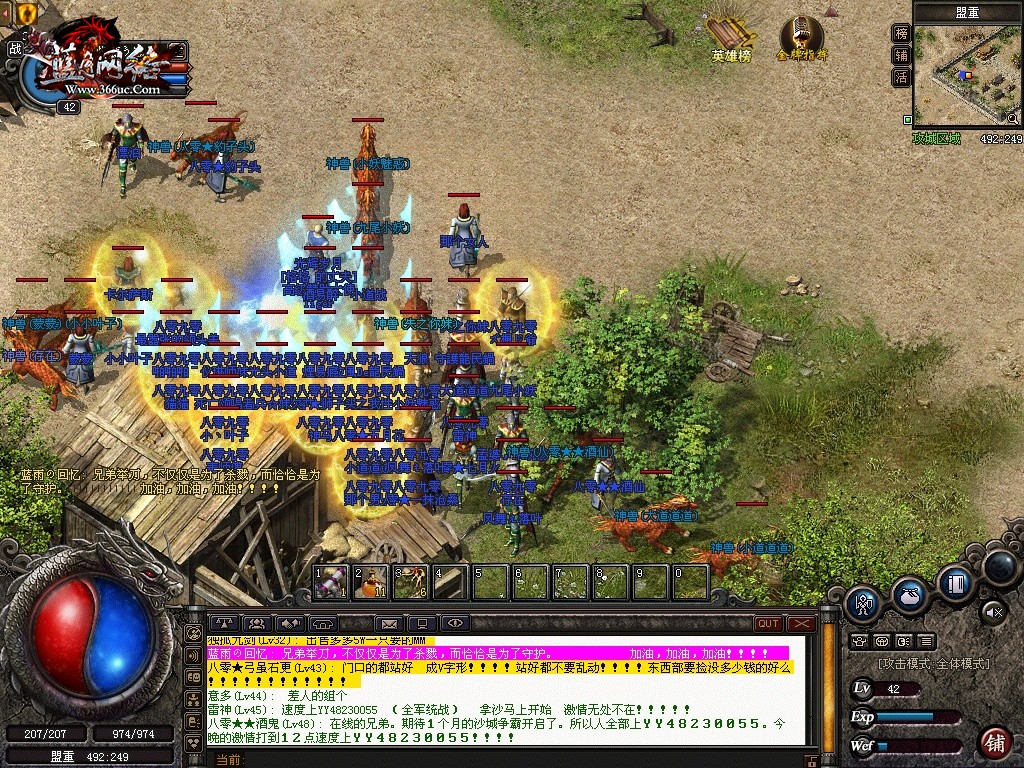Click the eye icon button above chat
The height and width of the screenshot is (768, 1024).
454,623
